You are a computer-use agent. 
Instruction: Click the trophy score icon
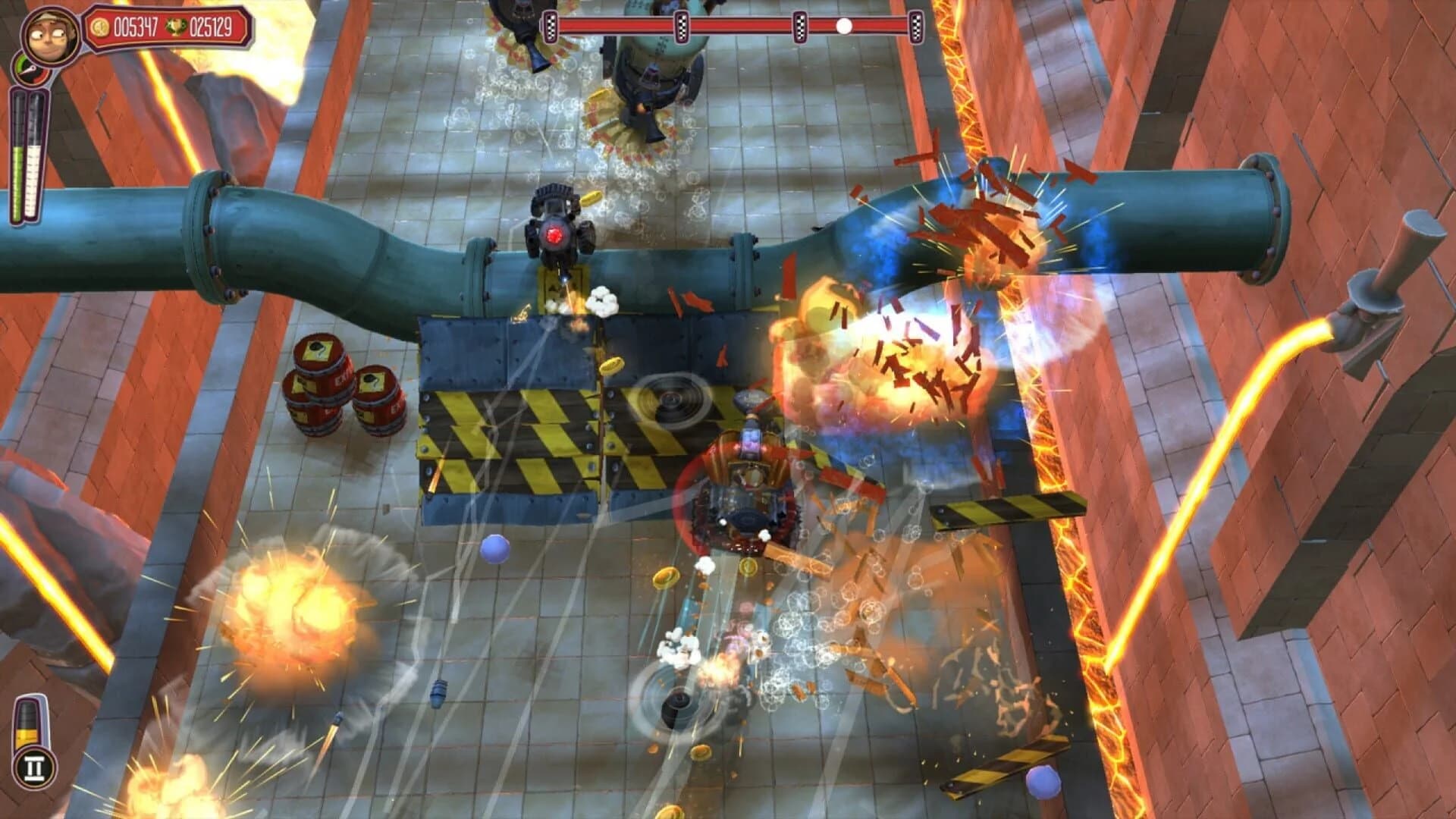pos(176,27)
